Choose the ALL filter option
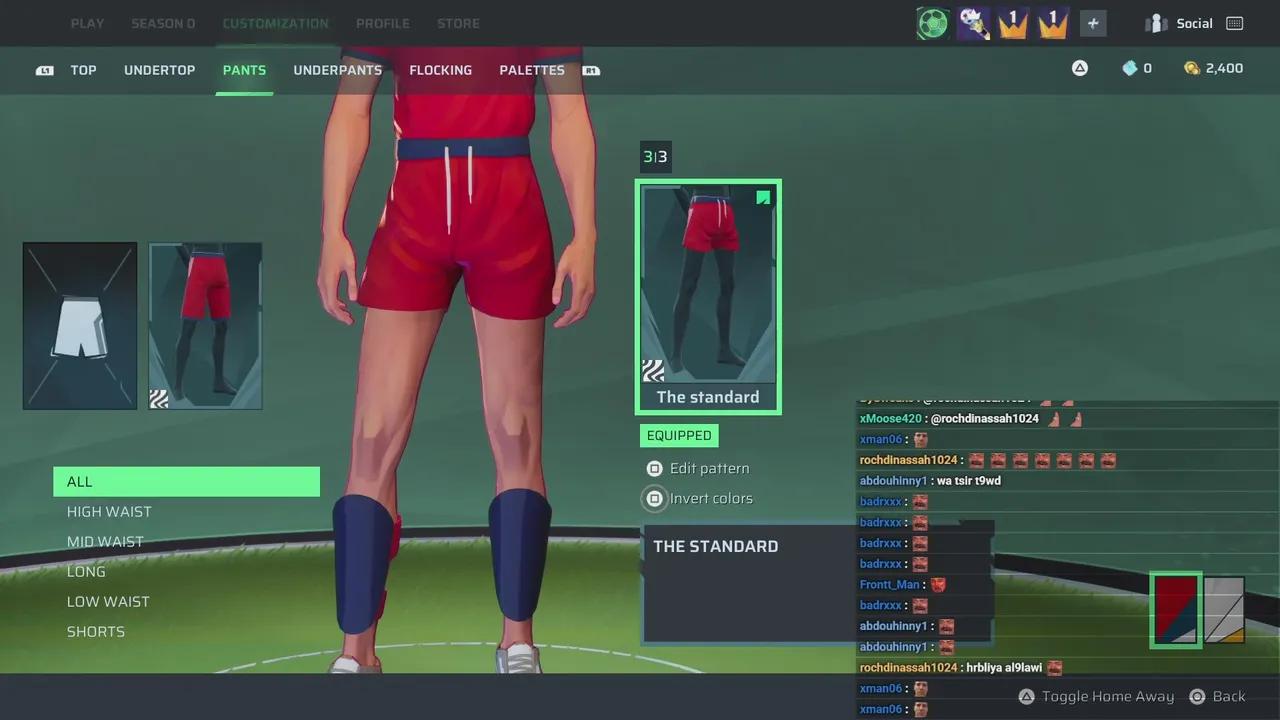 79,481
